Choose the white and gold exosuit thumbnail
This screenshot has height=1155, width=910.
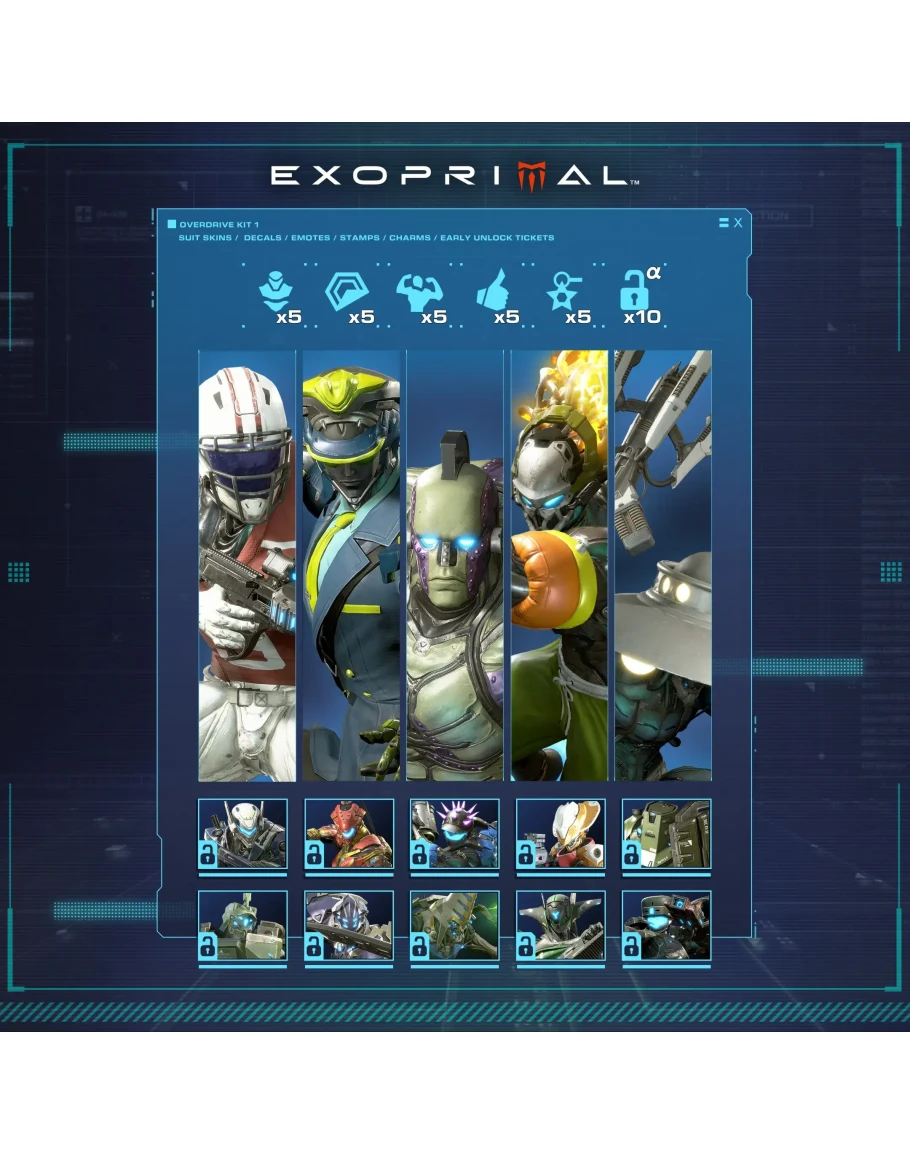[561, 833]
